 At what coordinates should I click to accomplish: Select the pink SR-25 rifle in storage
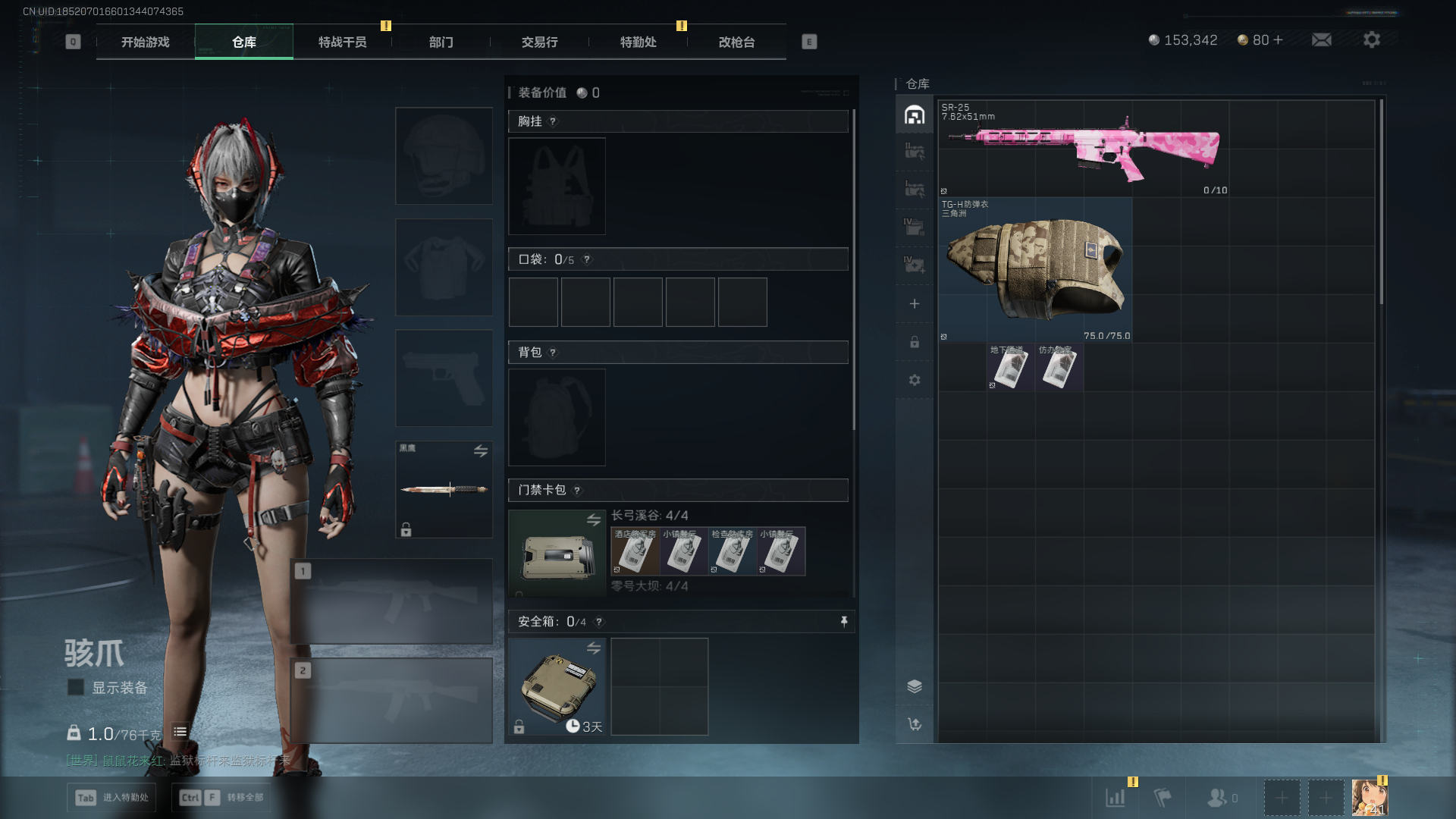[1084, 148]
